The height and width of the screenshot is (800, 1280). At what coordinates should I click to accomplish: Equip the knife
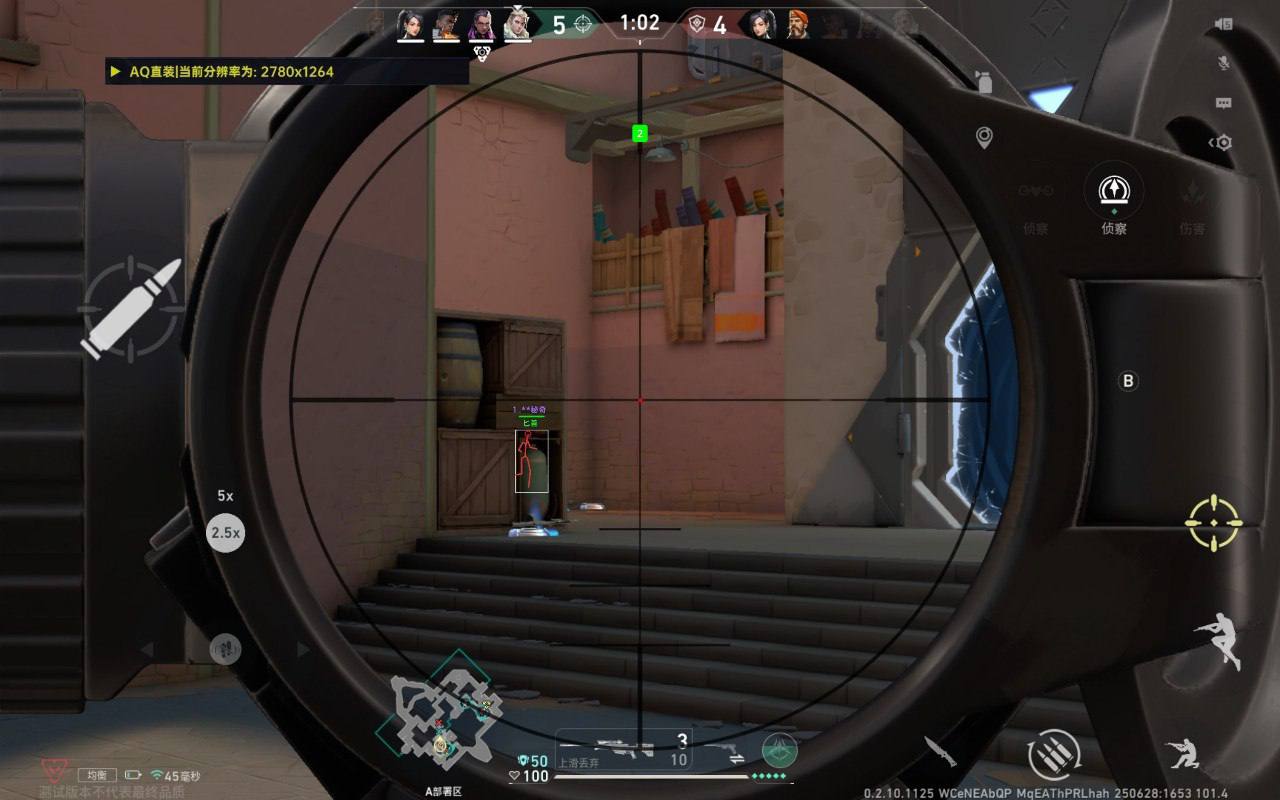pos(940,751)
